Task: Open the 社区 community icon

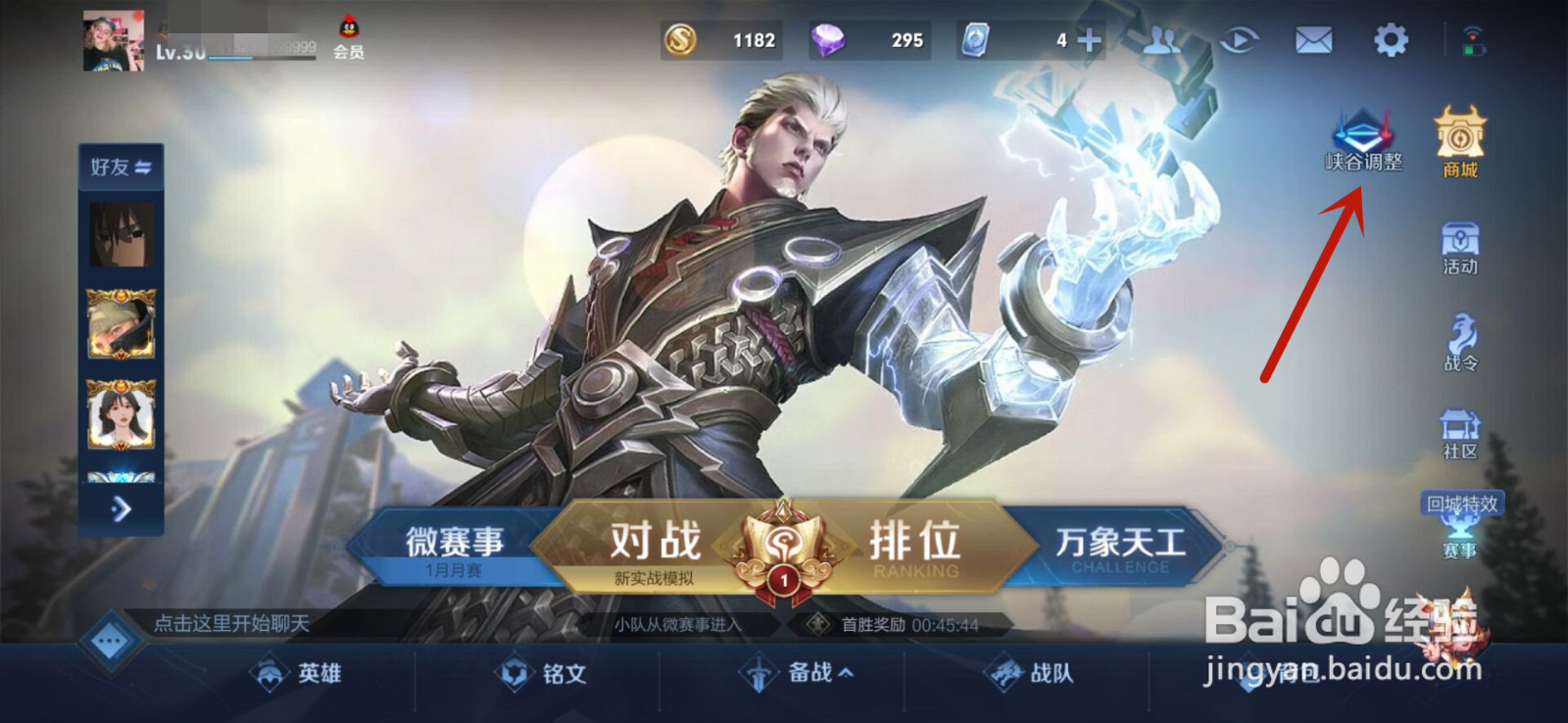Action: [1459, 434]
